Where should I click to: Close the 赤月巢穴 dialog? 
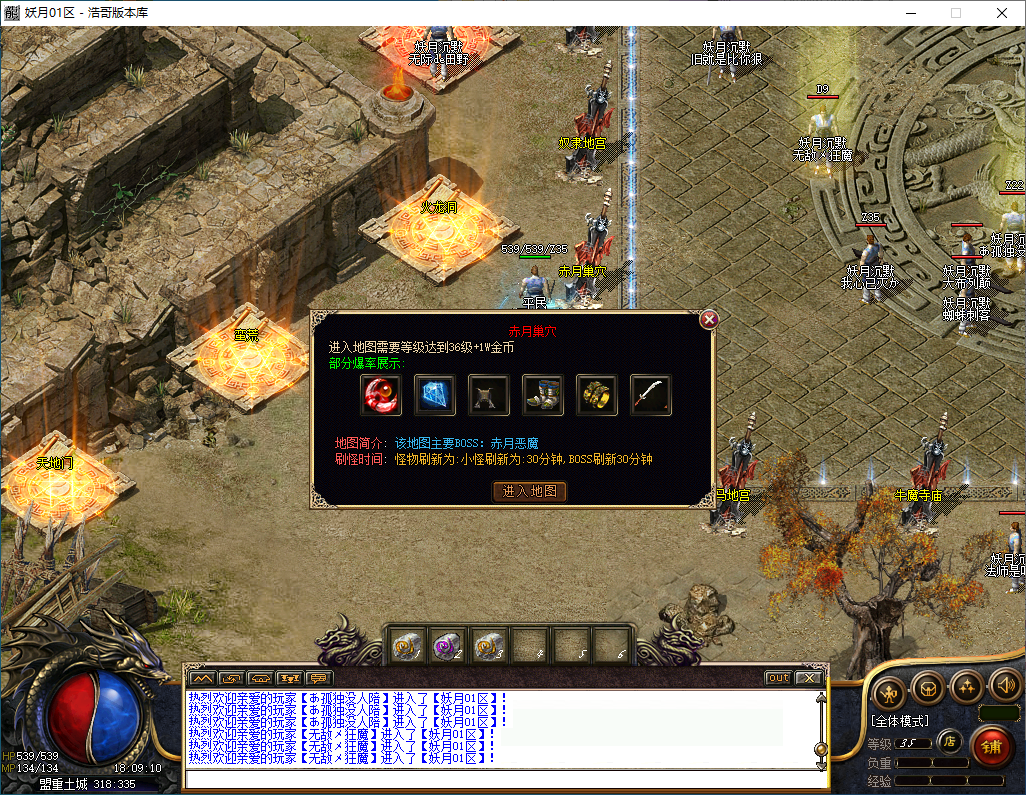click(709, 319)
